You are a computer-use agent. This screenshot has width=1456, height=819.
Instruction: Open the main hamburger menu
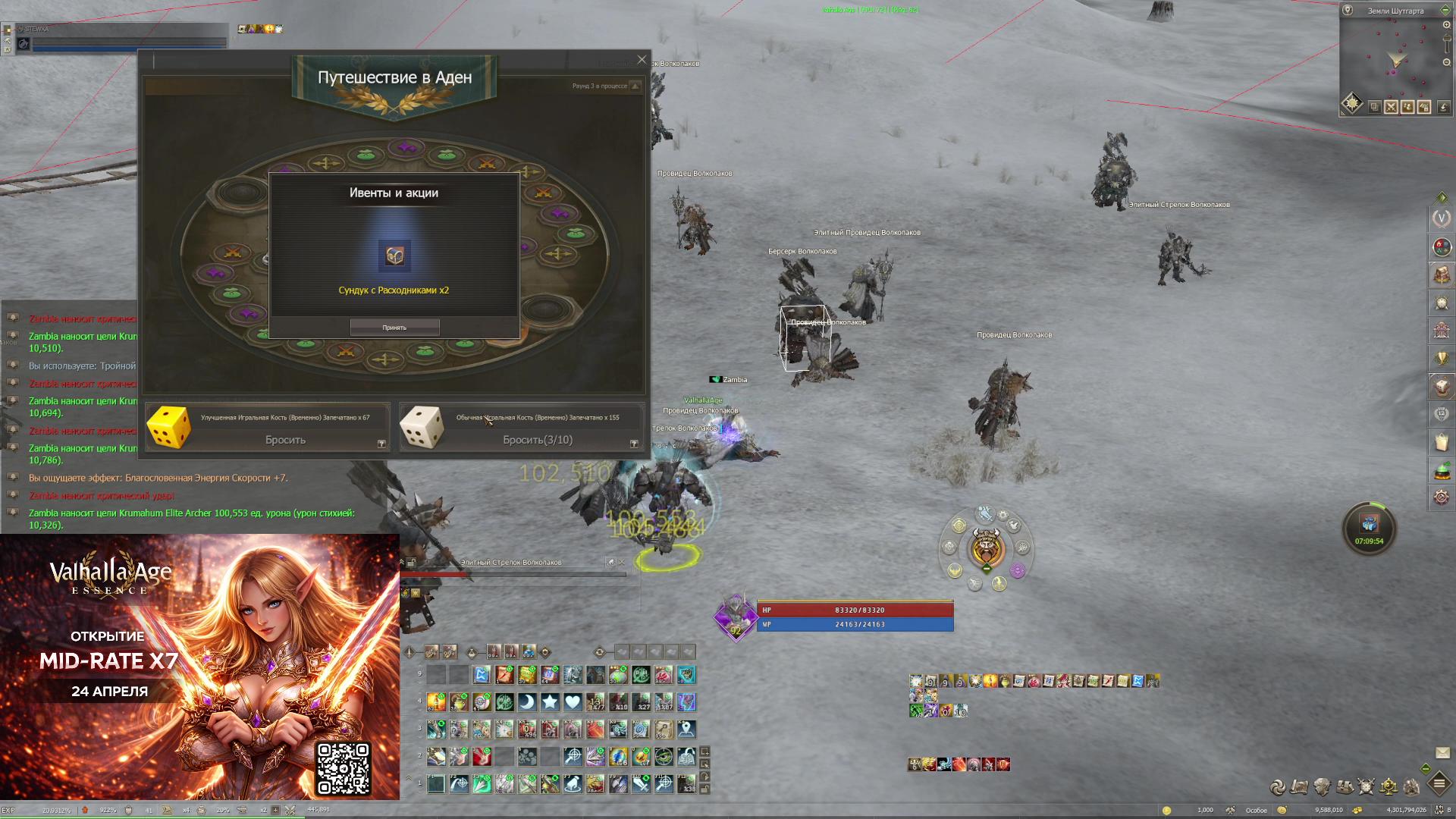tap(1439, 783)
